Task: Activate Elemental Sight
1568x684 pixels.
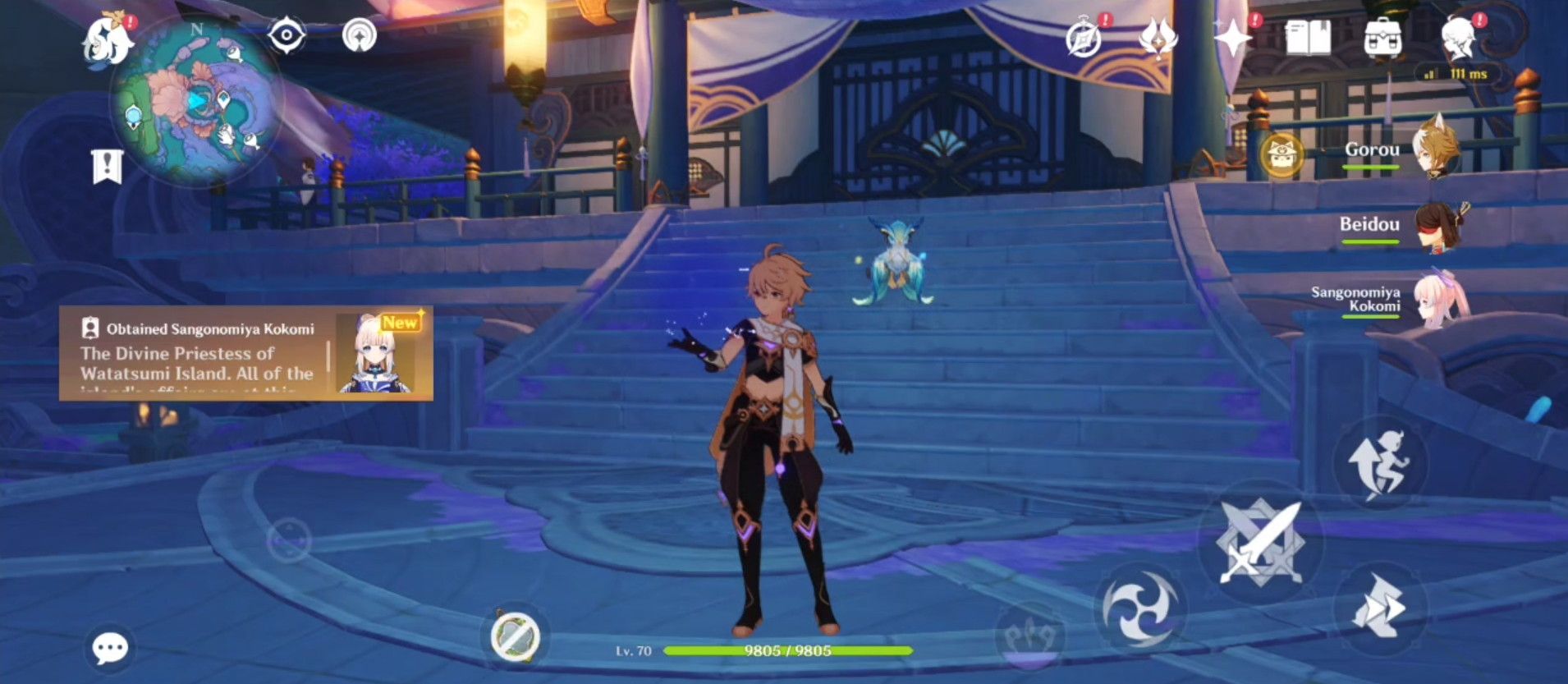Action: (x=285, y=34)
